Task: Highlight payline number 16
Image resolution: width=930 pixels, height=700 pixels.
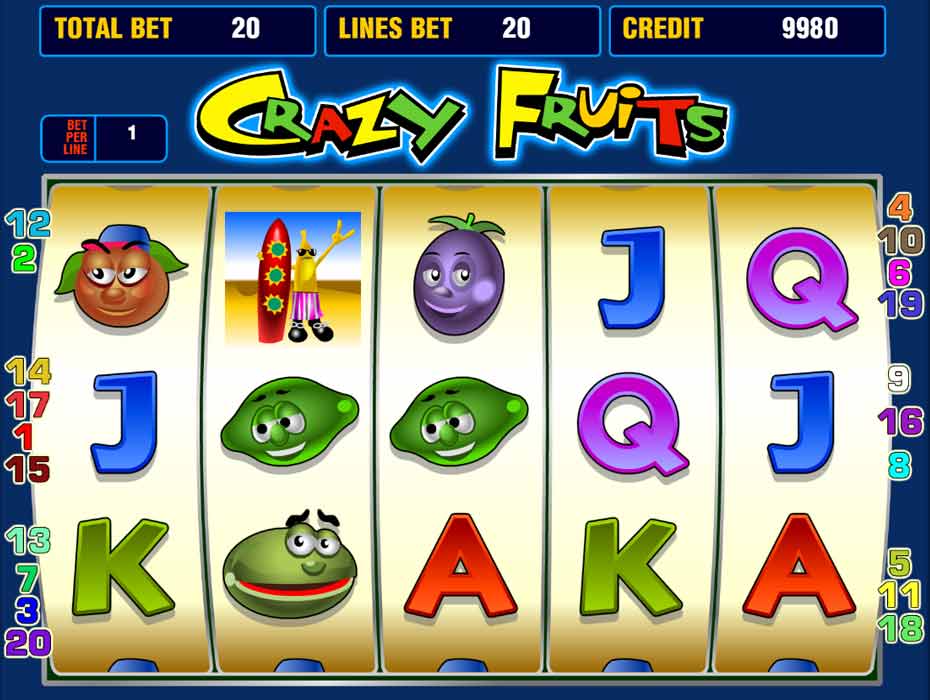Action: coord(900,421)
